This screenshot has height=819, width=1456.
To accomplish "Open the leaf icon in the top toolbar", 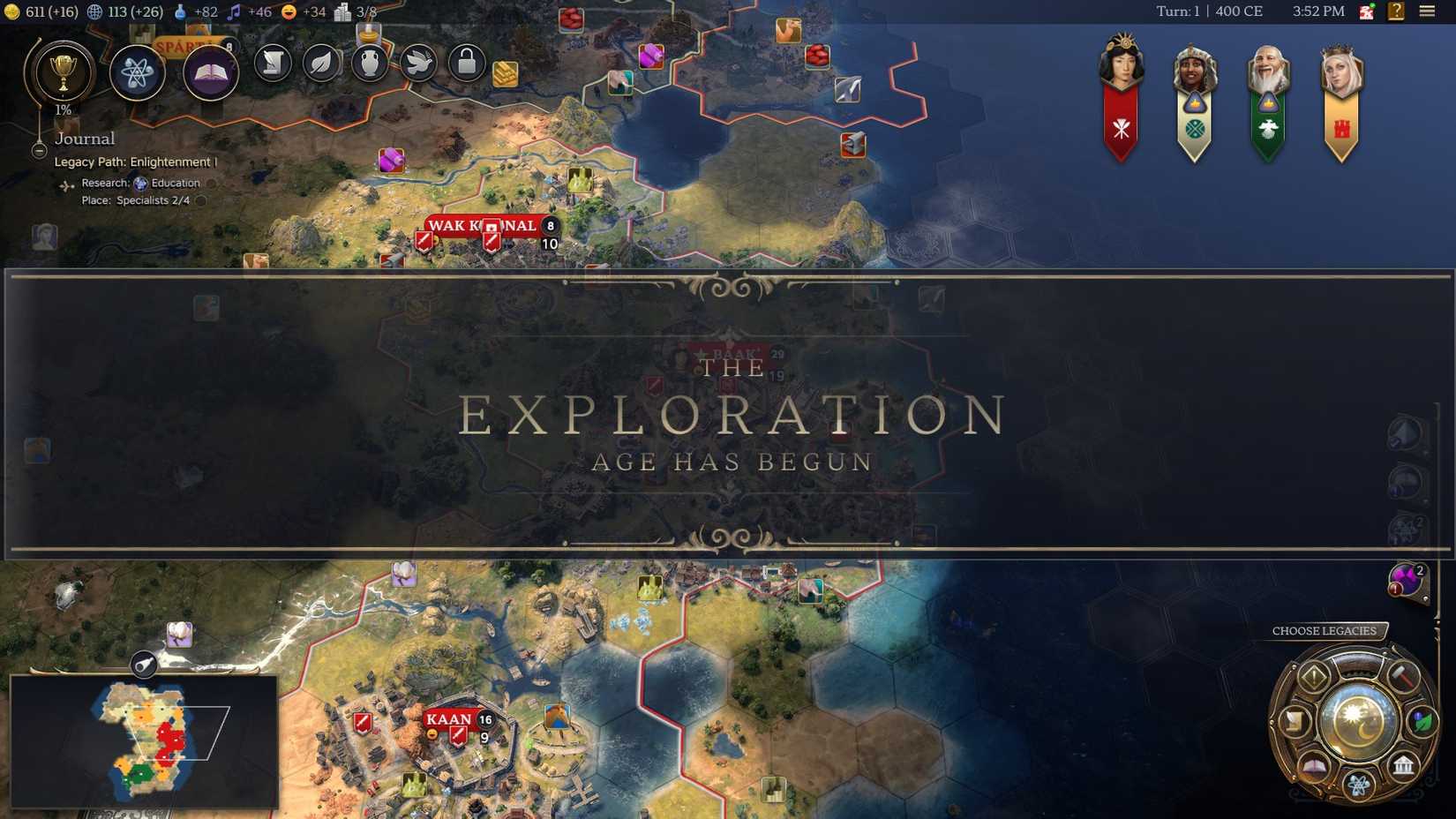I will click(321, 63).
